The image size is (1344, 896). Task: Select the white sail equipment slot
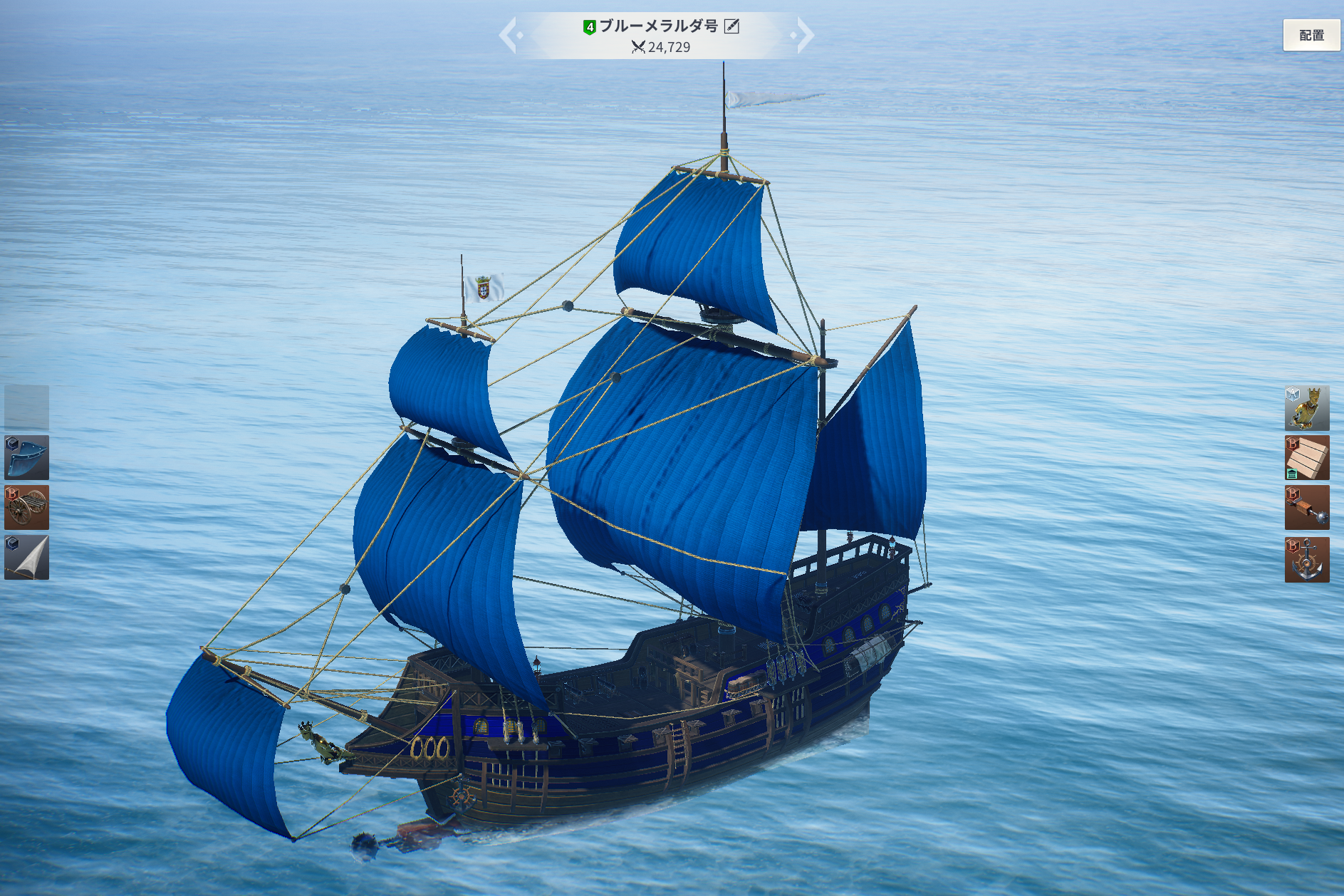[x=27, y=557]
